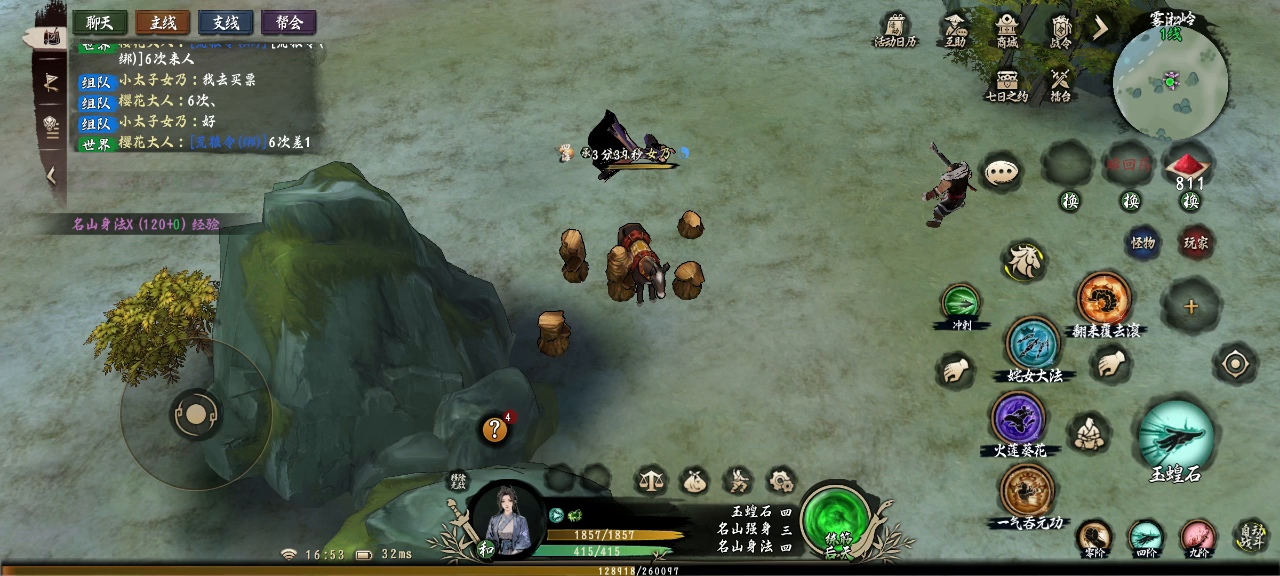
Task: Click the orange question mark help button
Action: tap(494, 430)
